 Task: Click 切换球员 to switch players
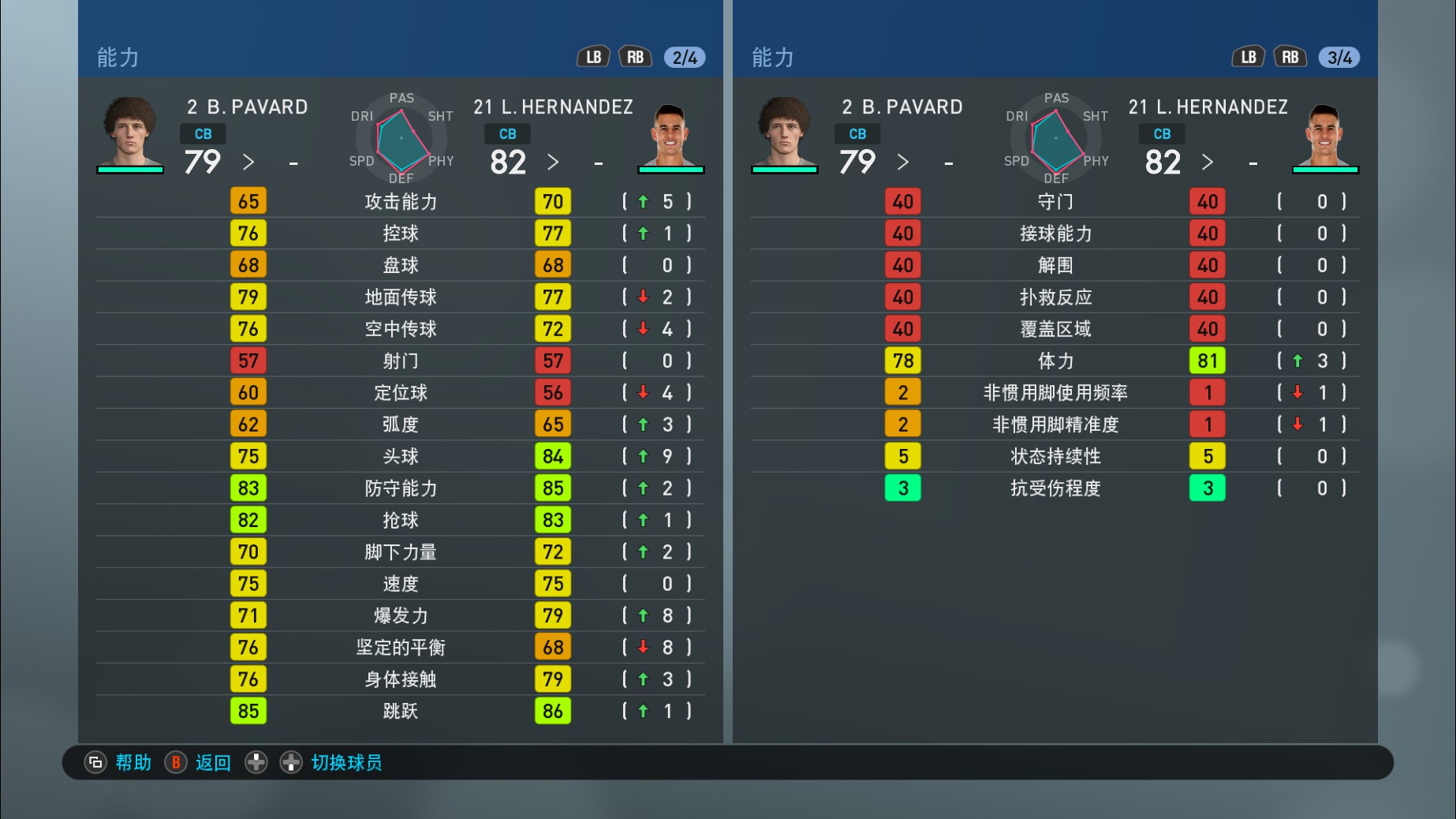345,763
